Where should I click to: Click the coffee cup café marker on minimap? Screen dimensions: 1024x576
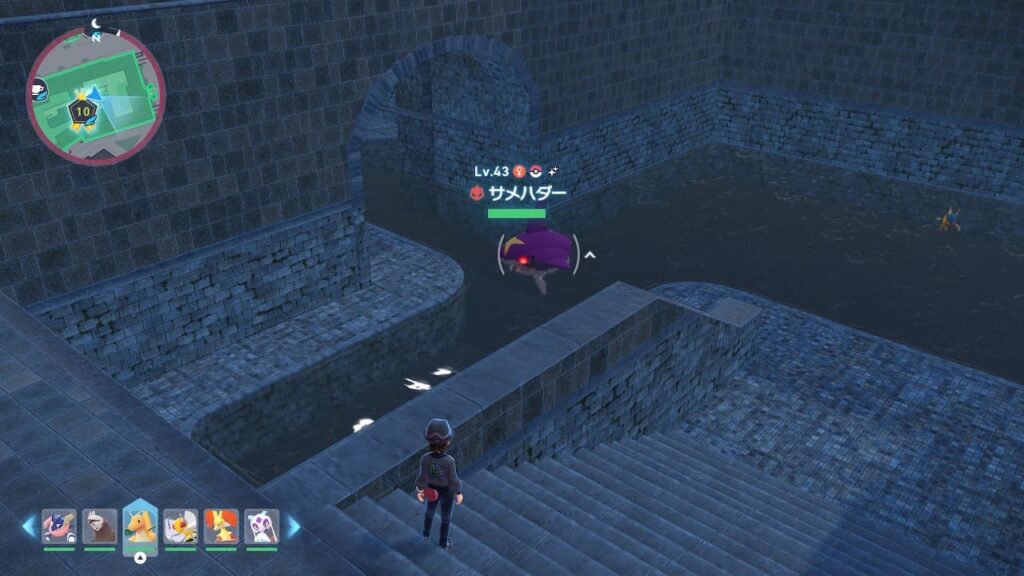pyautogui.click(x=37, y=89)
